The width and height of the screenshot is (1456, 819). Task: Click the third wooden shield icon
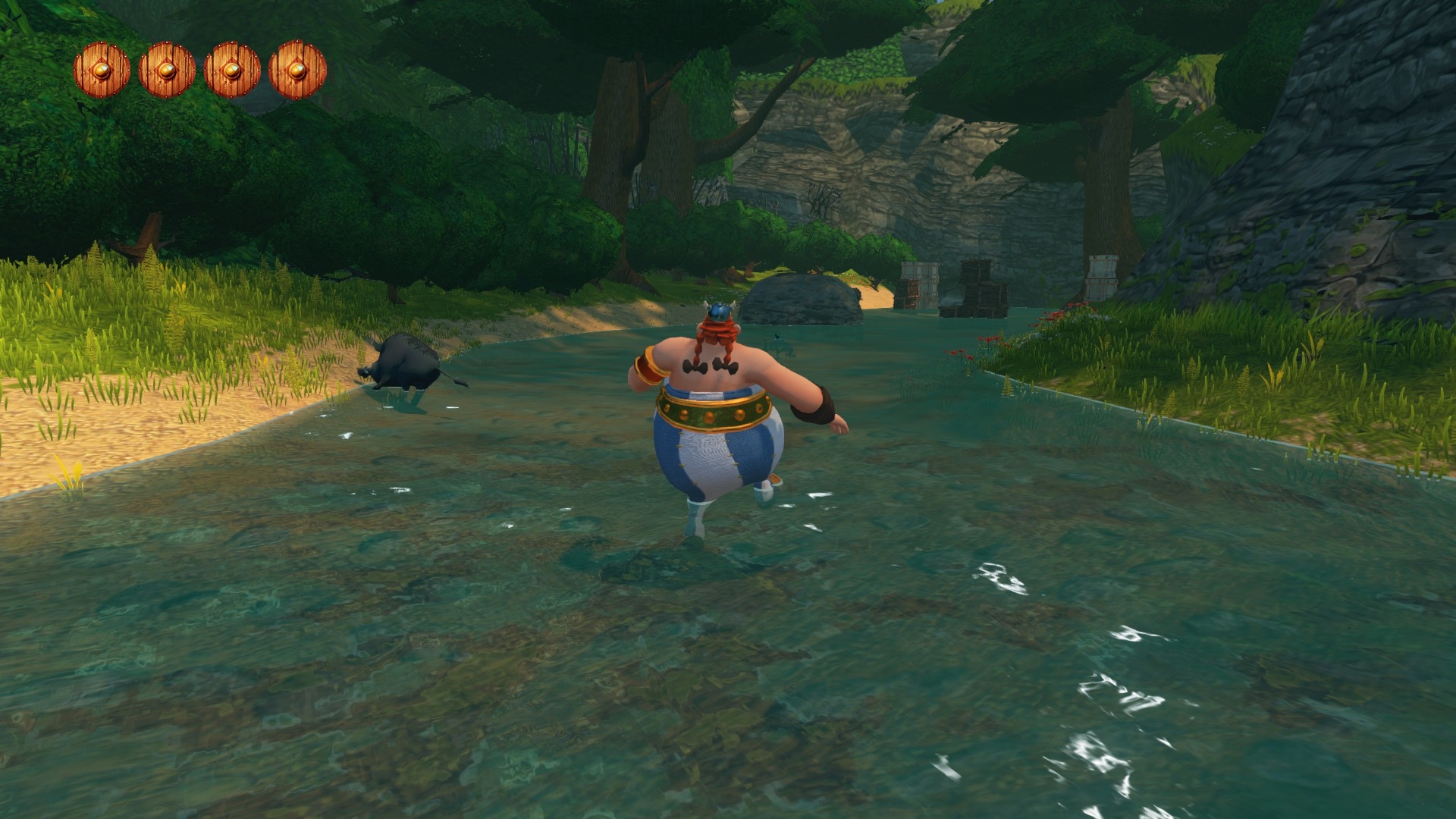(231, 72)
